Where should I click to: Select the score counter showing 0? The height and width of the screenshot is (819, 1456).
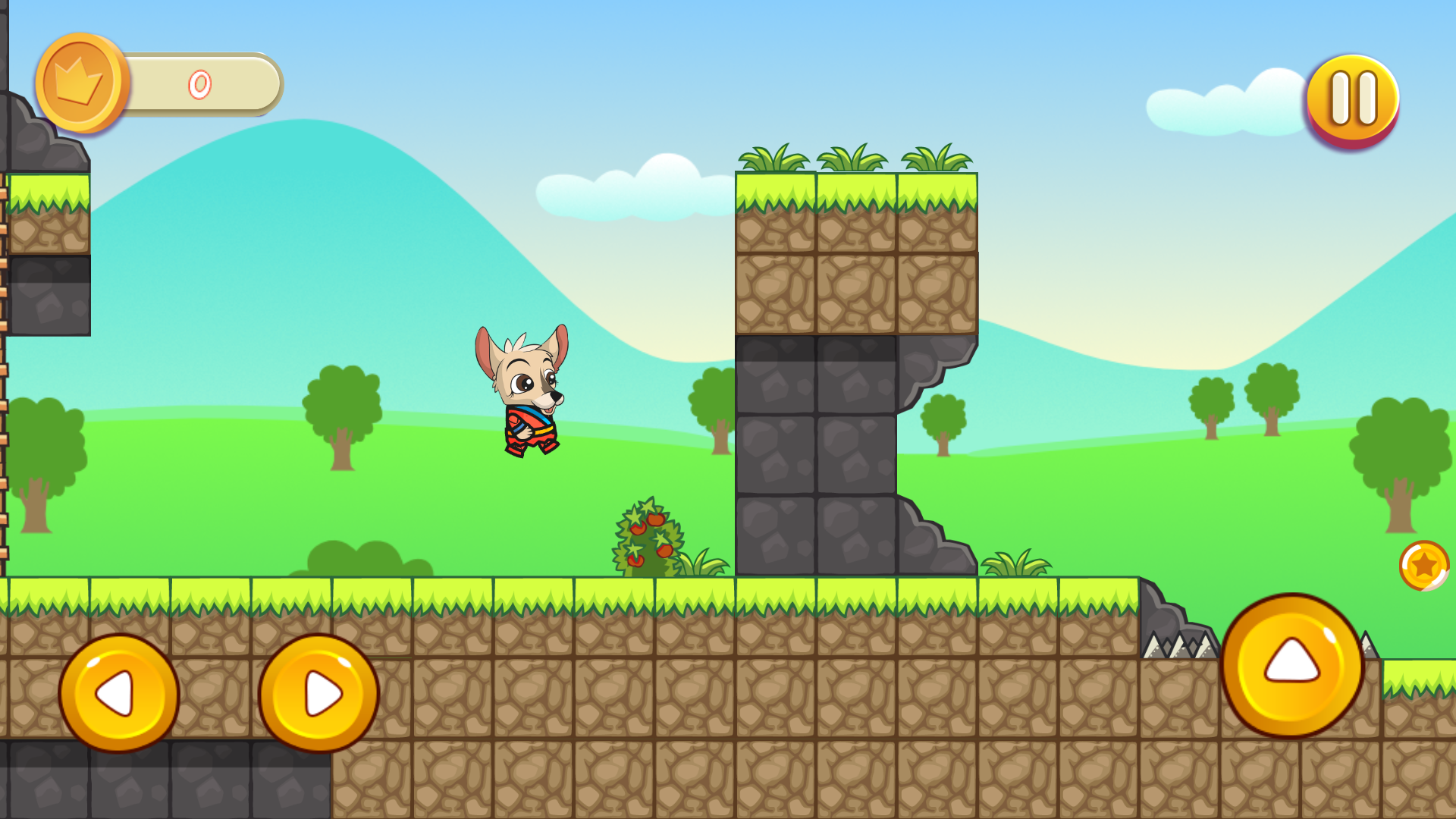199,83
